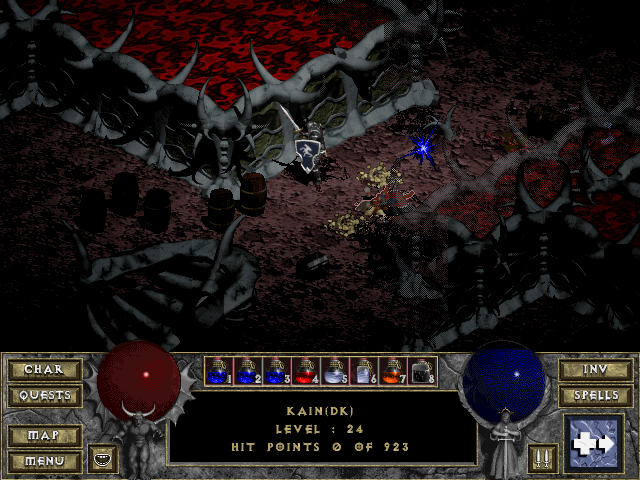Click the mouth-shaped chat button
640x480 pixels.
102,459
